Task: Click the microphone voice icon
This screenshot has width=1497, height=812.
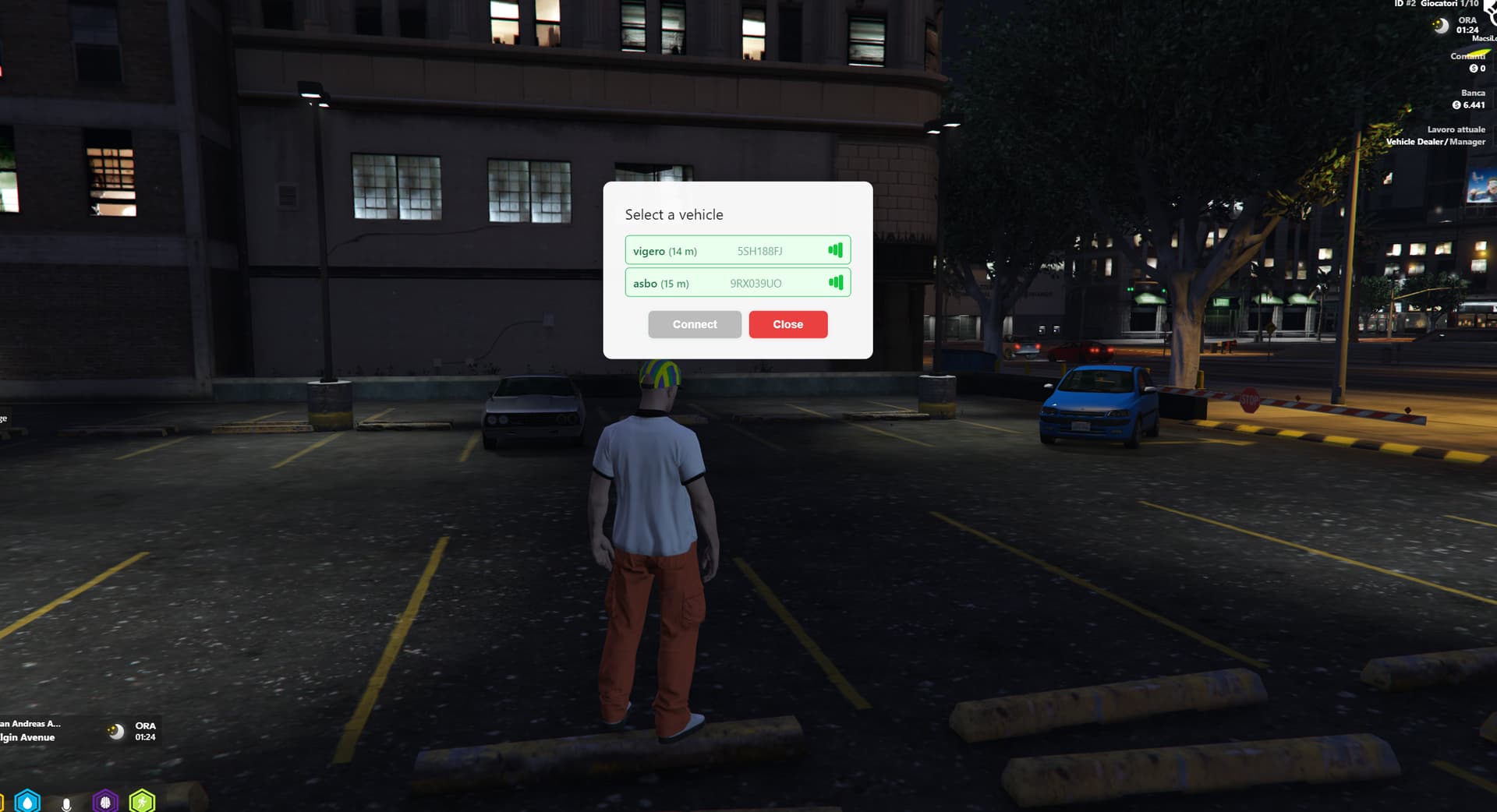Action: click(x=66, y=803)
